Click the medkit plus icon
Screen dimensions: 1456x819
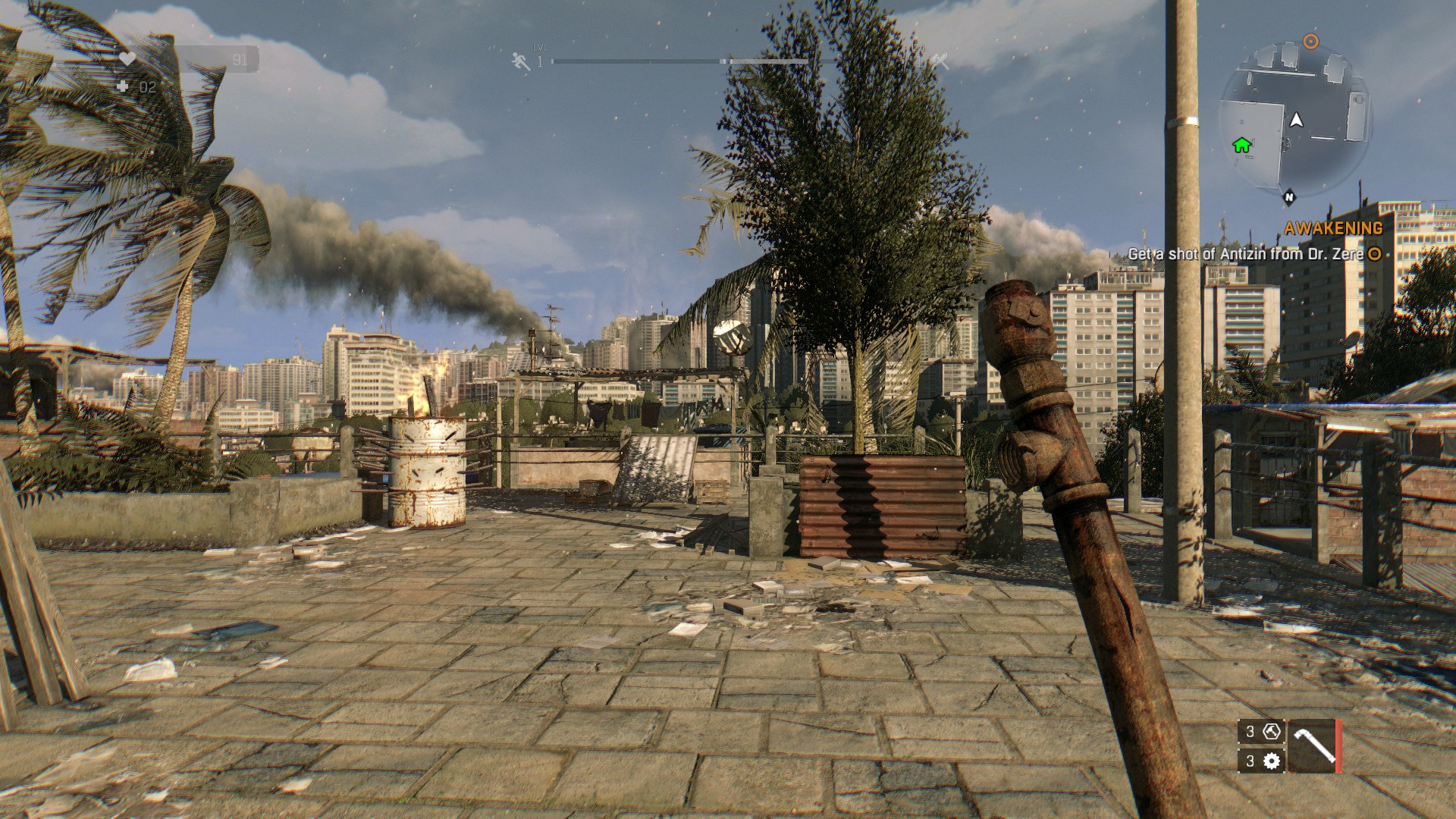coord(124,87)
